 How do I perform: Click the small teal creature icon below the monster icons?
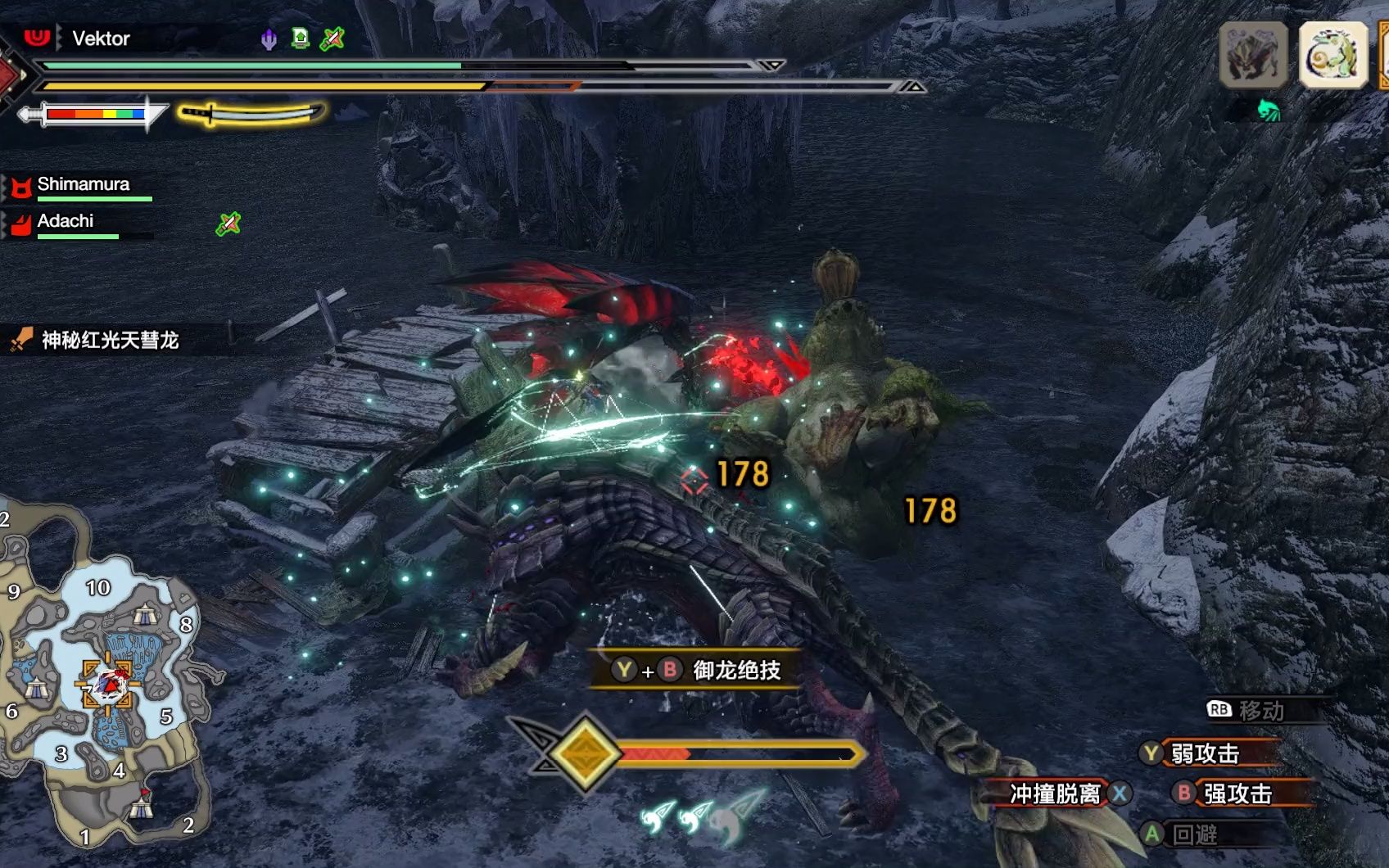1268,110
